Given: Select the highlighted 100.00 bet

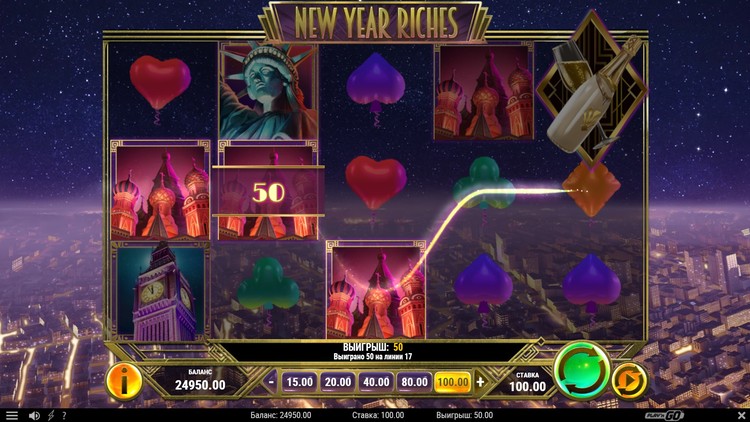Looking at the screenshot, I should point(453,381).
